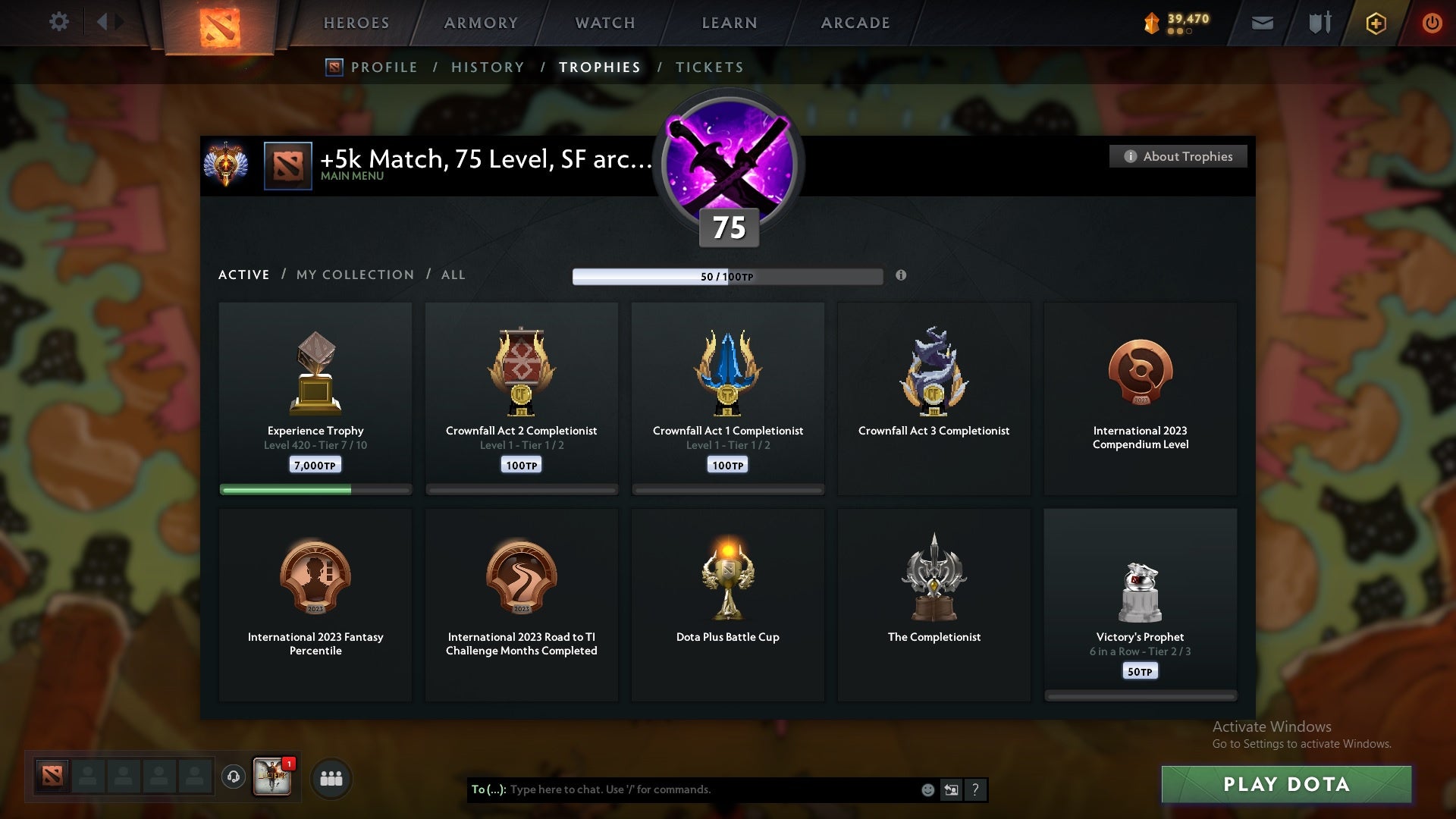This screenshot has width=1456, height=819.
Task: Click the info icon beside trophy progress
Action: [902, 277]
